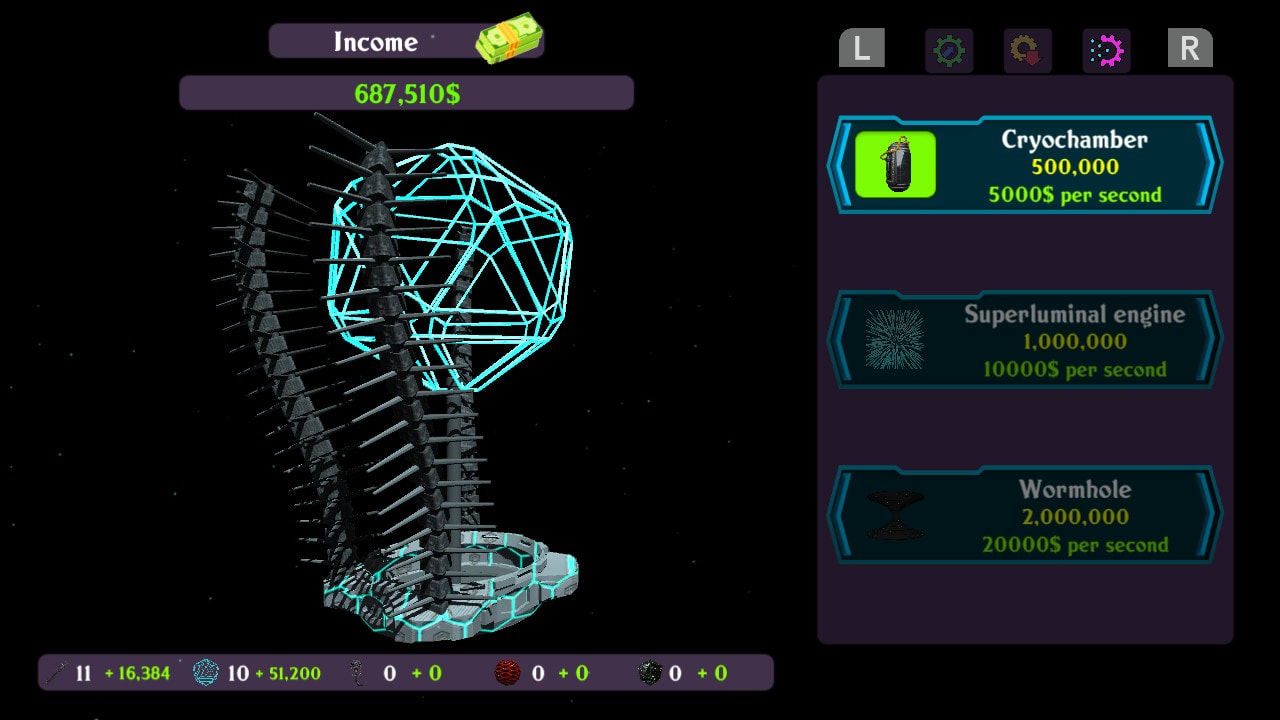Click the 687,510$ income counter
Screen dimensions: 1280x720
pyautogui.click(x=406, y=92)
